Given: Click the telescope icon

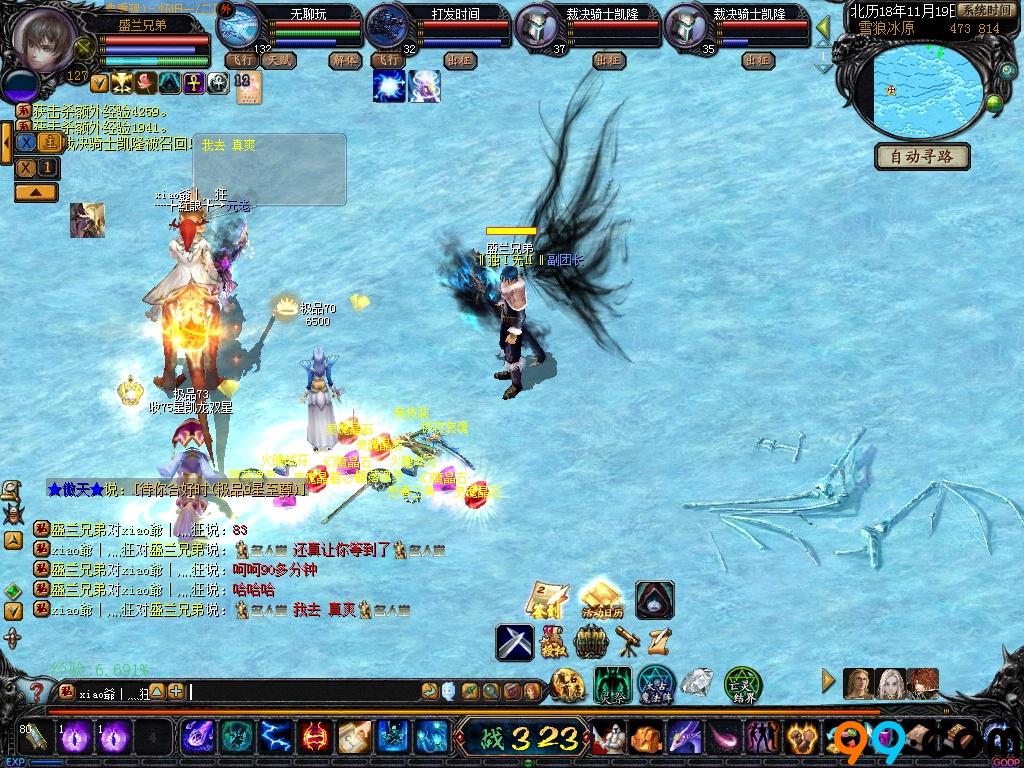Looking at the screenshot, I should tap(629, 640).
